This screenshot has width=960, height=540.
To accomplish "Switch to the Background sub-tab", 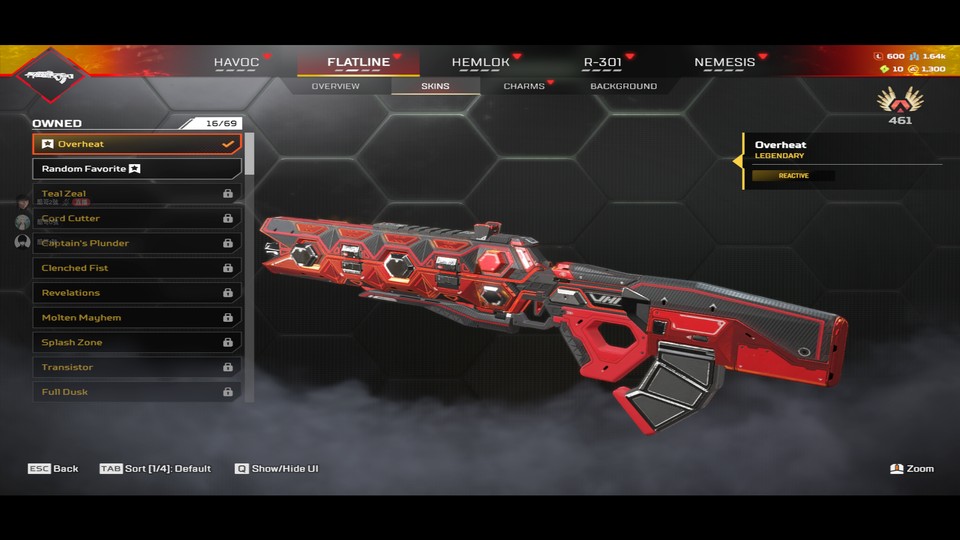I will pos(623,86).
